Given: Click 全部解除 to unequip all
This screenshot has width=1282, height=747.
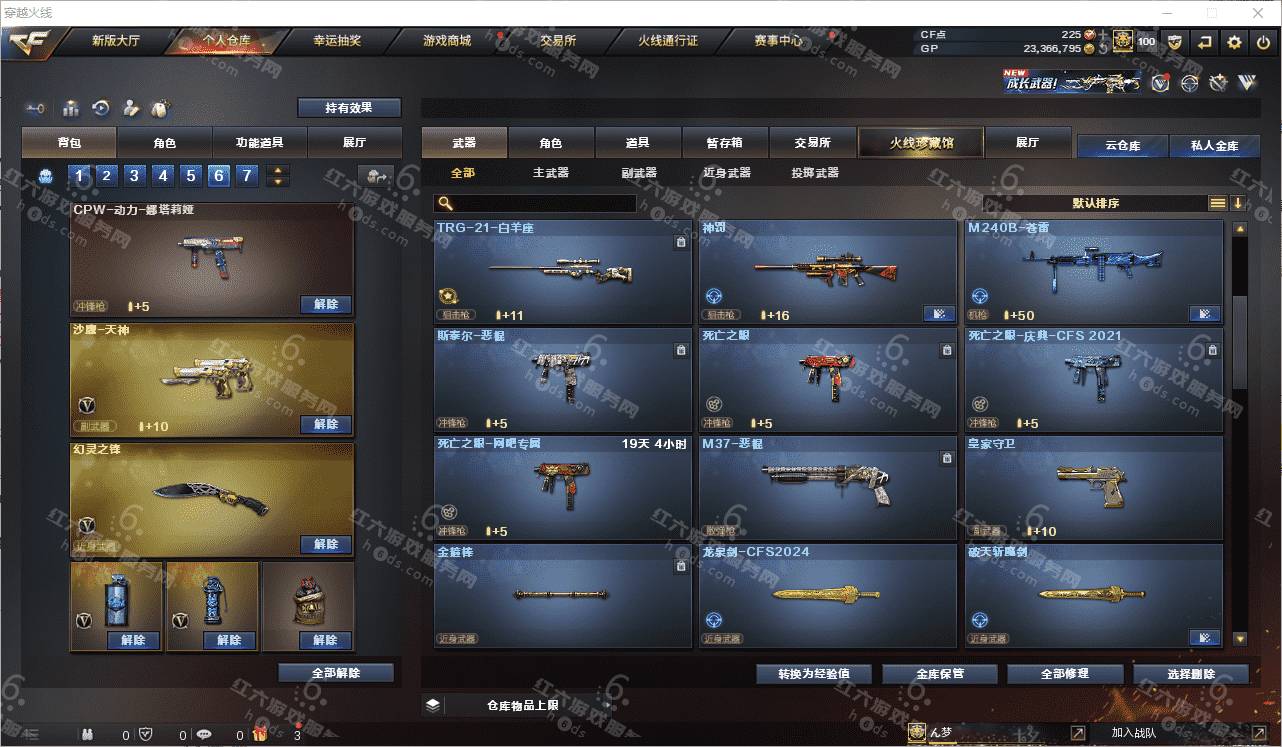Looking at the screenshot, I should tap(336, 673).
